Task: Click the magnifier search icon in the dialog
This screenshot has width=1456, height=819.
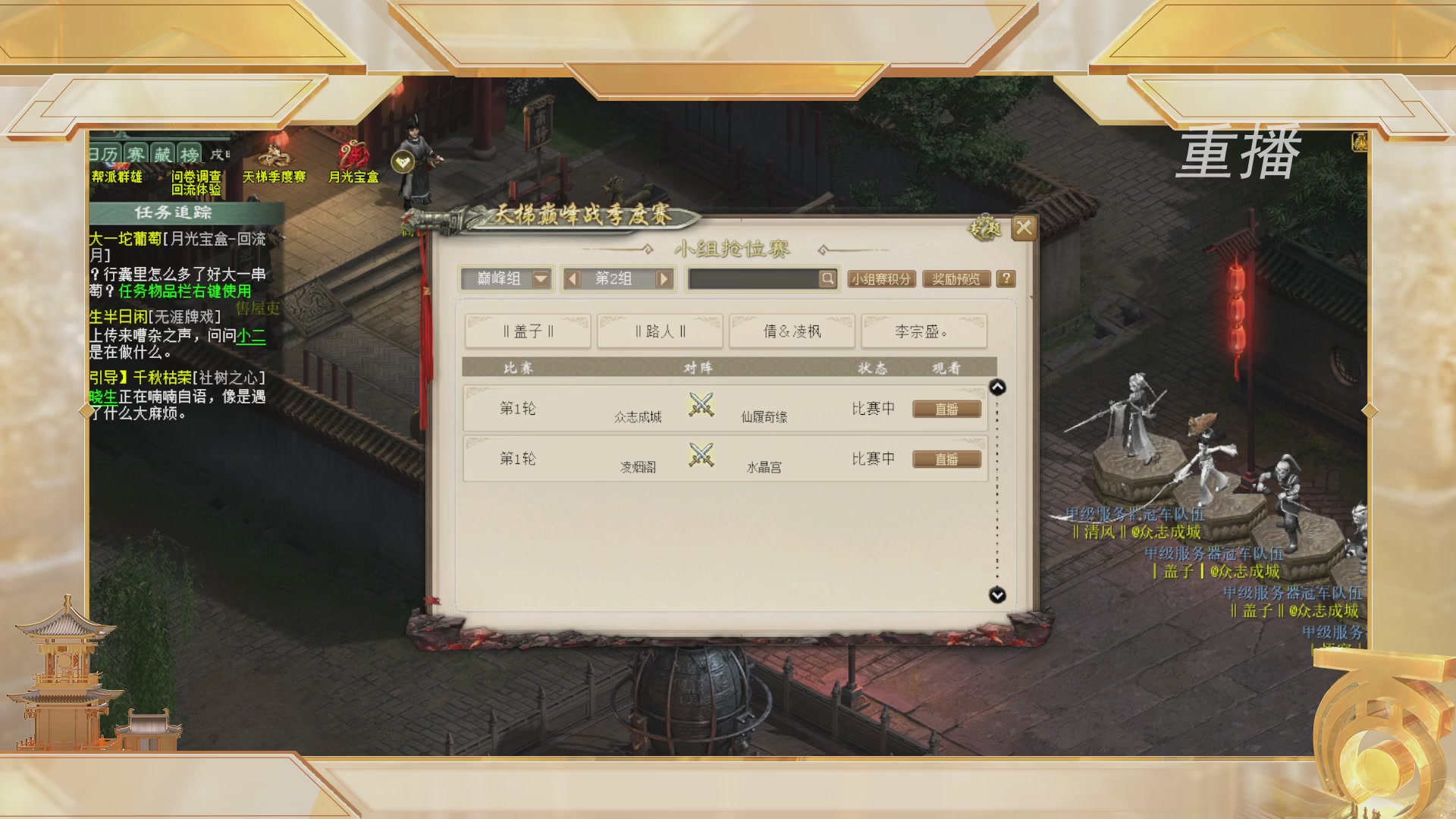Action: point(827,279)
